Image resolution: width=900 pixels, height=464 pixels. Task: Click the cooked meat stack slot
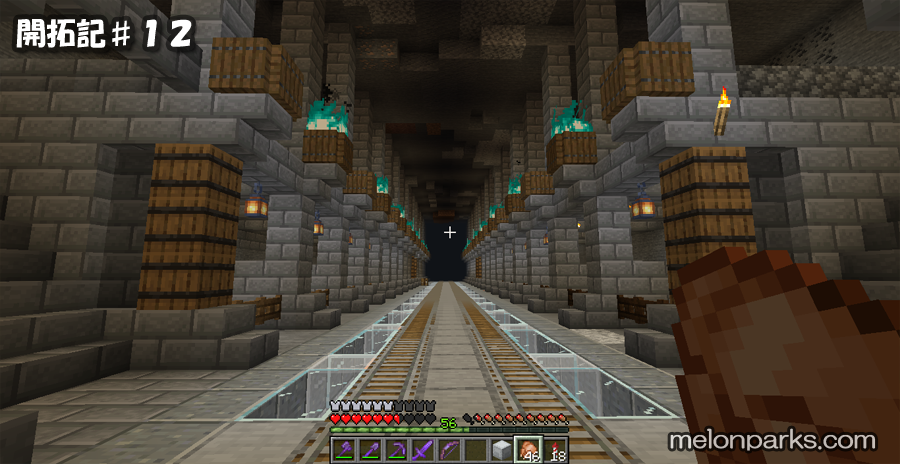[x=527, y=450]
